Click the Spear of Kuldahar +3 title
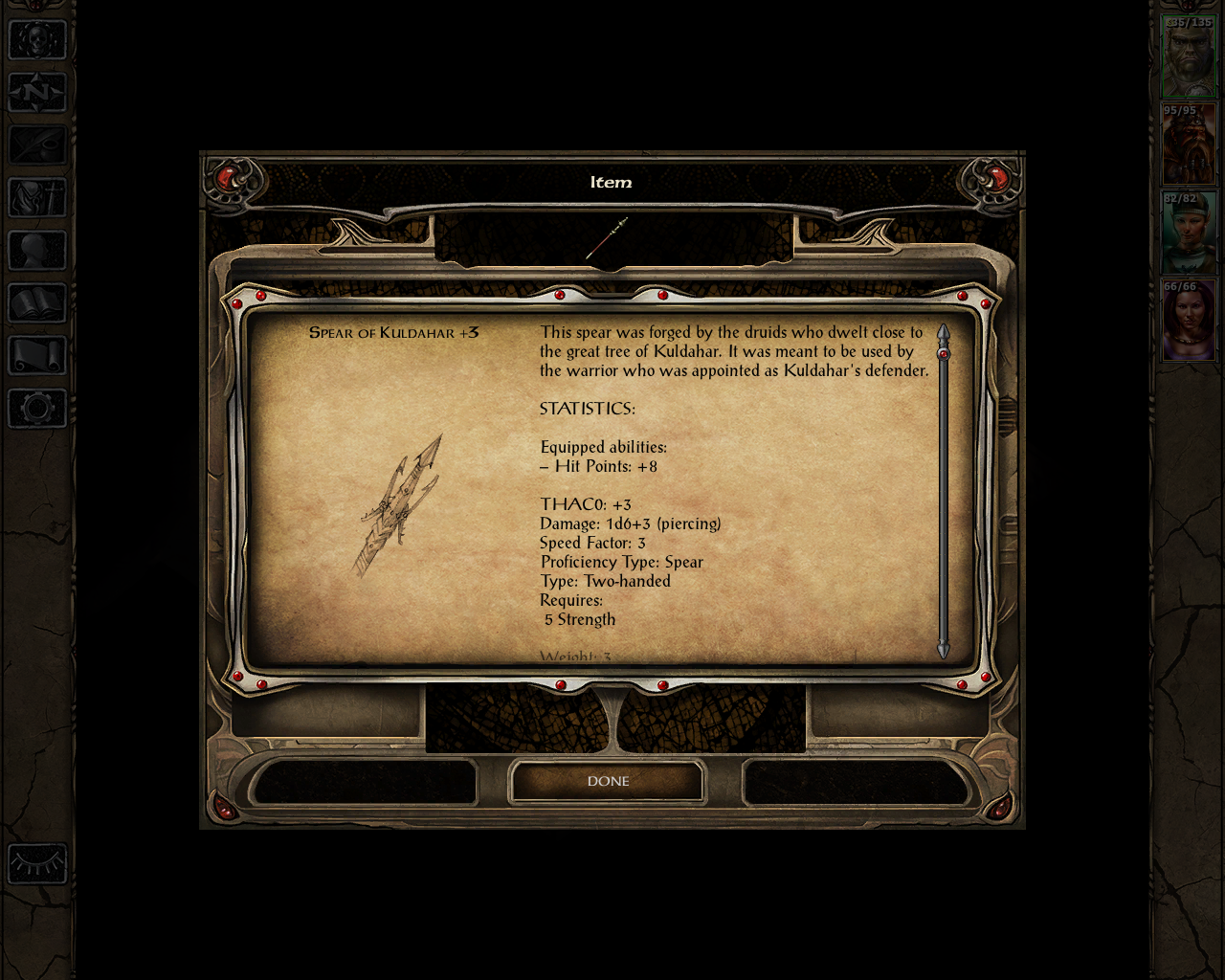The height and width of the screenshot is (980, 1225). point(393,332)
